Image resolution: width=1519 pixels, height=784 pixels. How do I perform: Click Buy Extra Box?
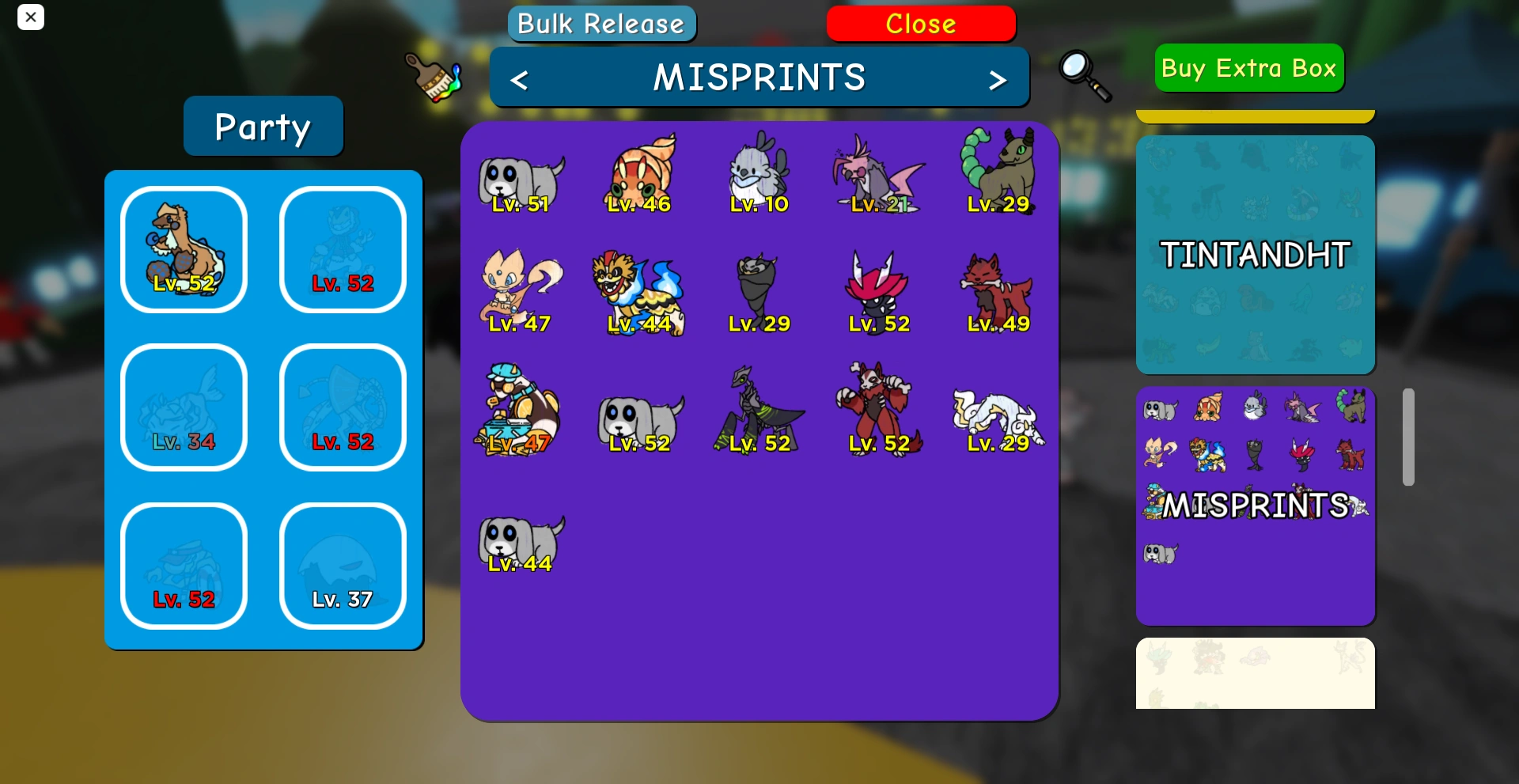coord(1248,68)
